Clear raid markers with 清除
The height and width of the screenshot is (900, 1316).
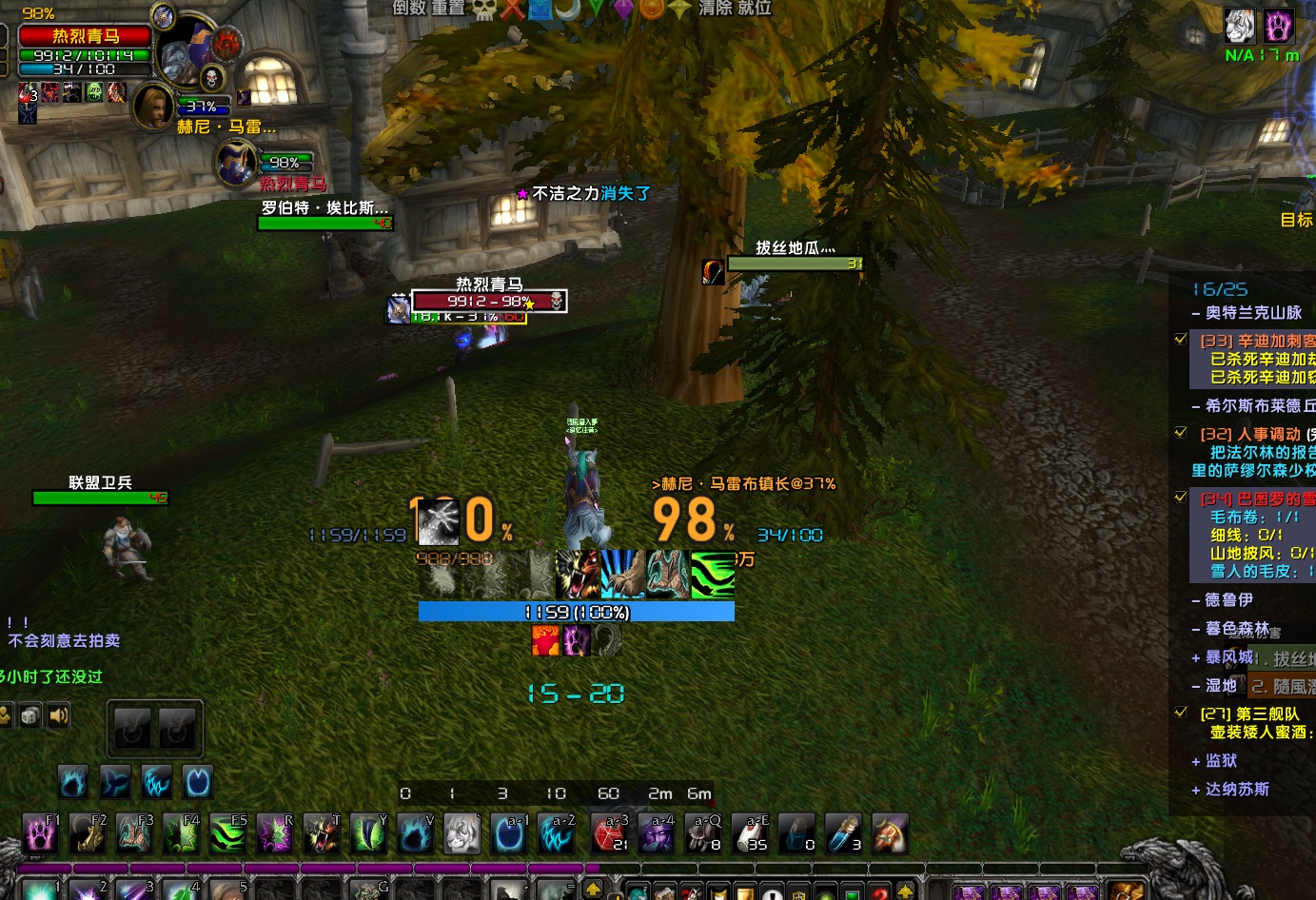716,8
